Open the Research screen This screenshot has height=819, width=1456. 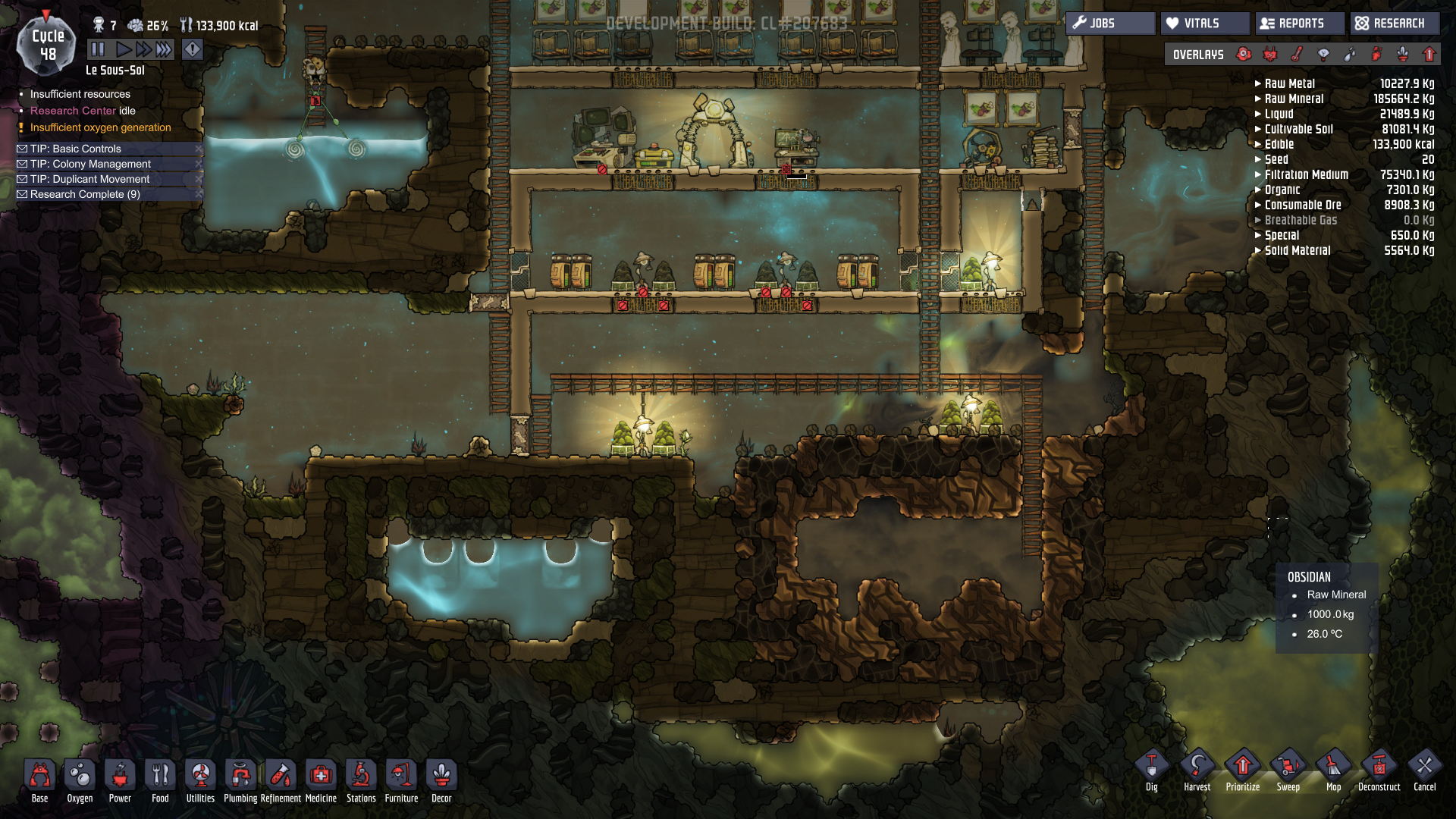tap(1394, 24)
